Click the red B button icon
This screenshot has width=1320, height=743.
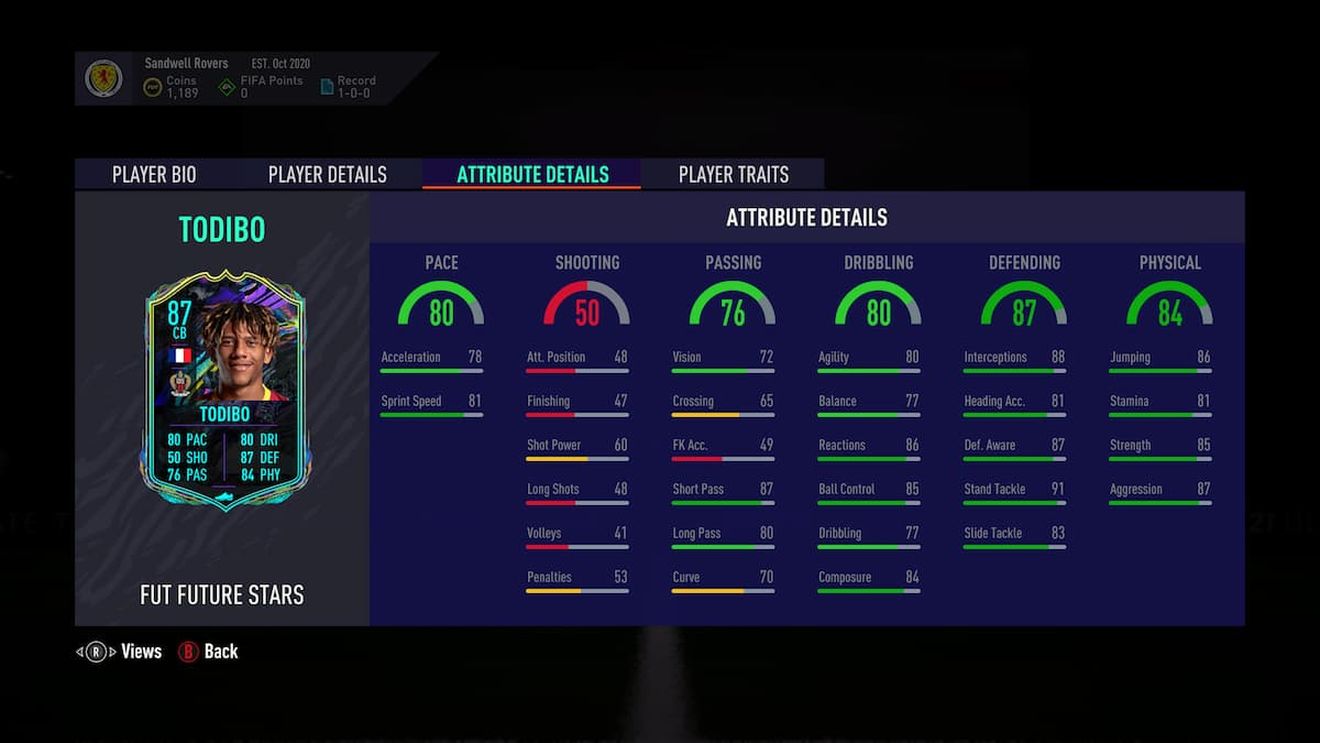[186, 651]
